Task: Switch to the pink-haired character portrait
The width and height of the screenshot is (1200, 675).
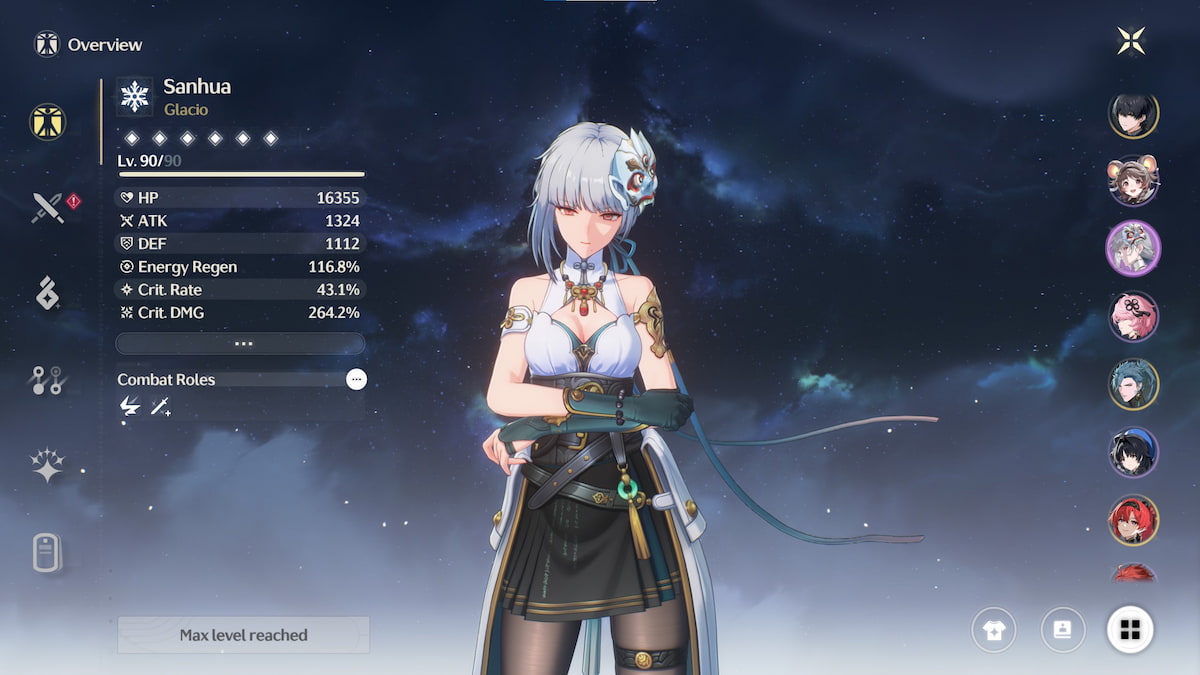Action: 1133,316
